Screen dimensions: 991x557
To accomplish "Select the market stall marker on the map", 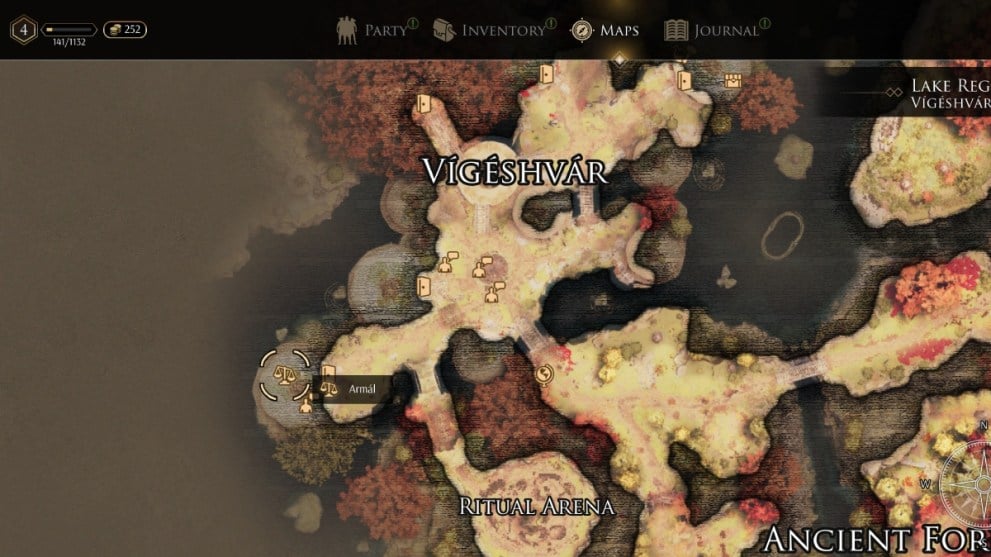I will (x=733, y=82).
